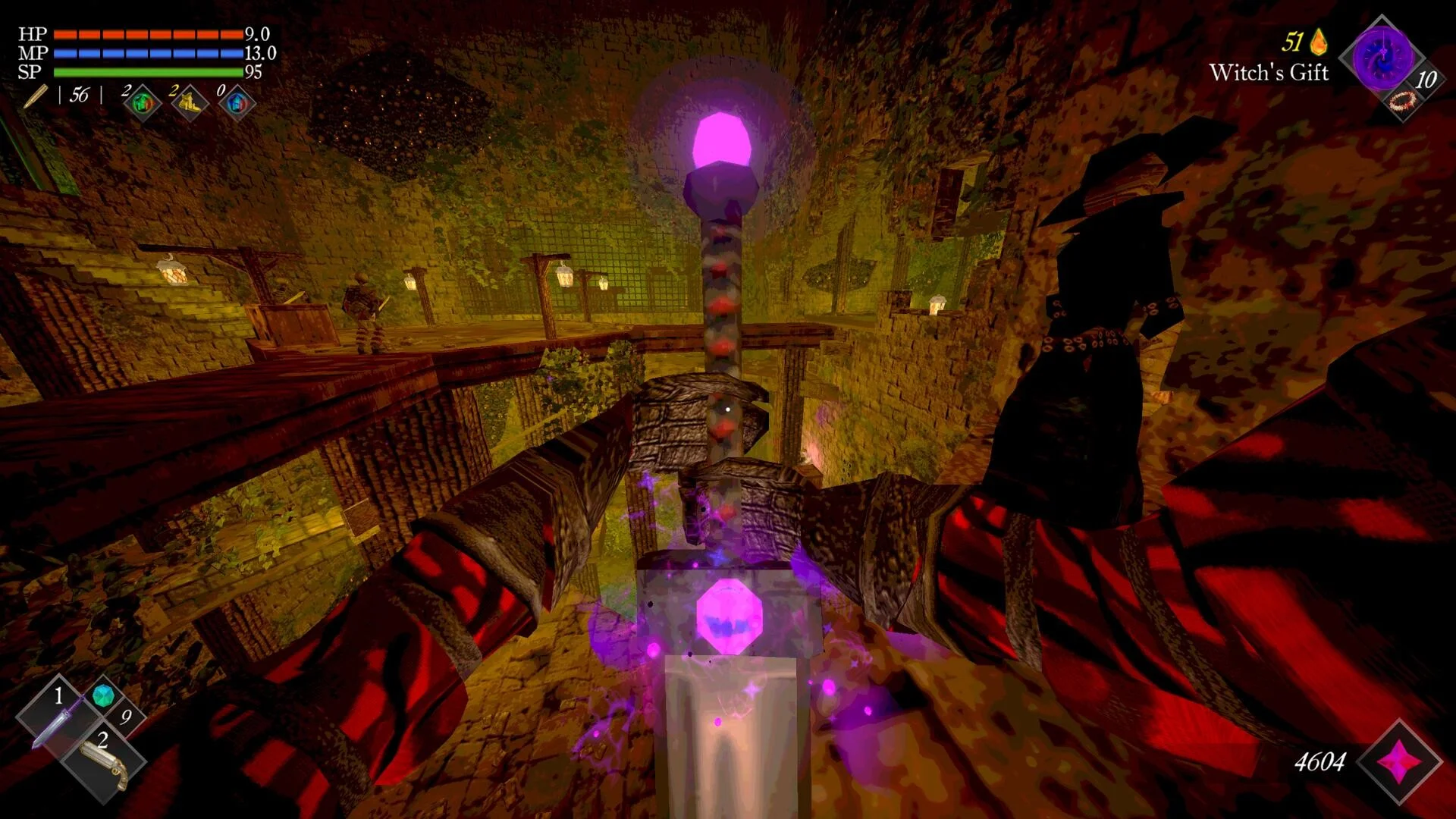Screen dimensions: 1456x819
Task: Click the golden boot item icon
Action: [190, 103]
